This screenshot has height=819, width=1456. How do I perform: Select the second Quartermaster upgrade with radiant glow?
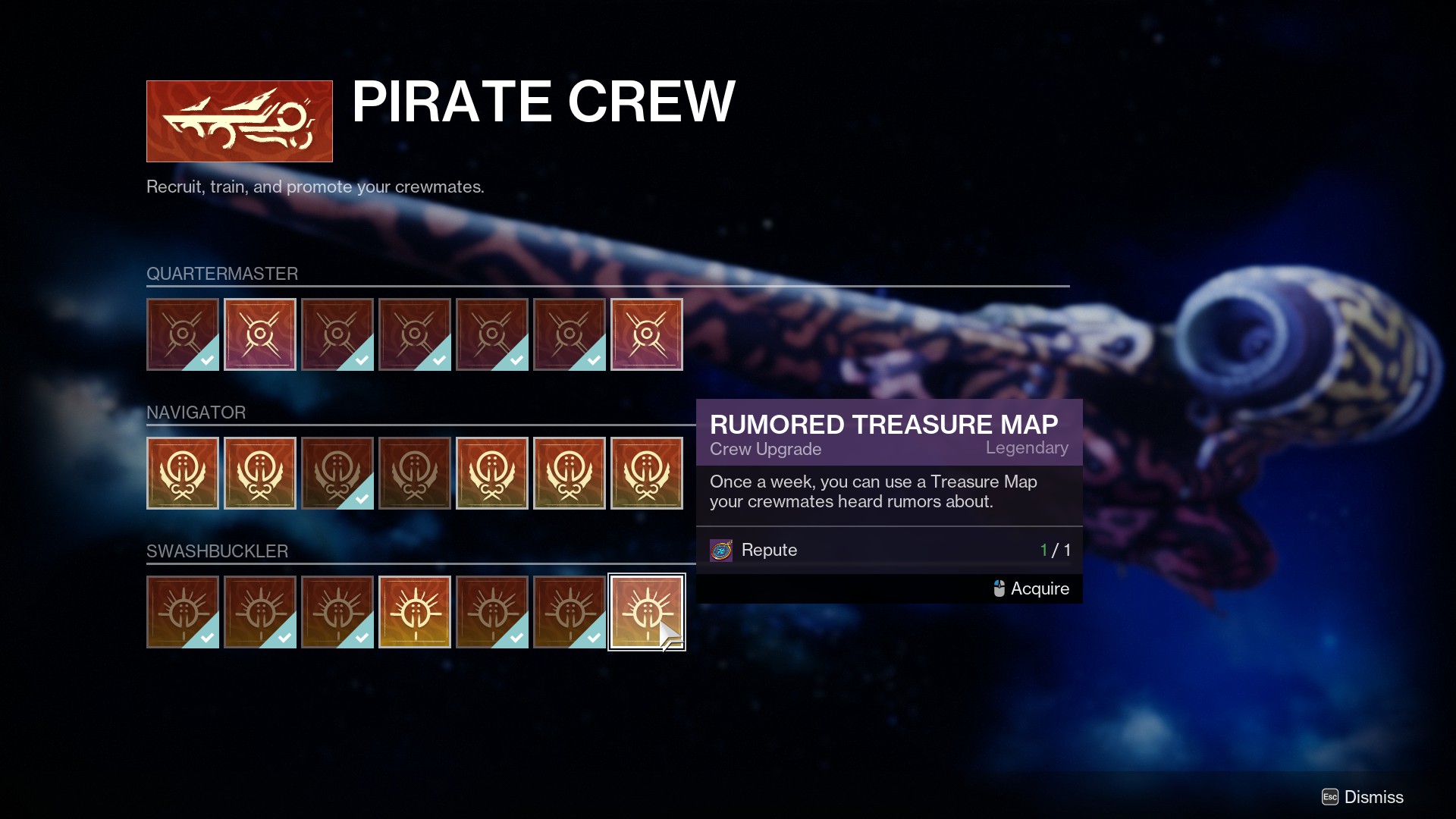[x=260, y=334]
